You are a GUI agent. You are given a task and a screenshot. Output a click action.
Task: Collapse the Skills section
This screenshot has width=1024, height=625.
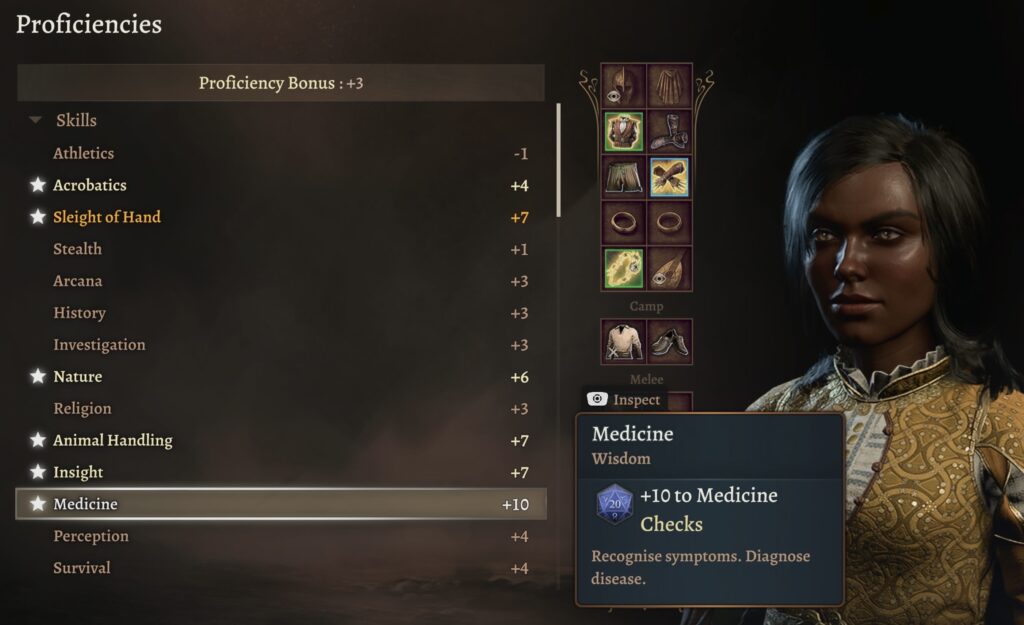click(37, 121)
